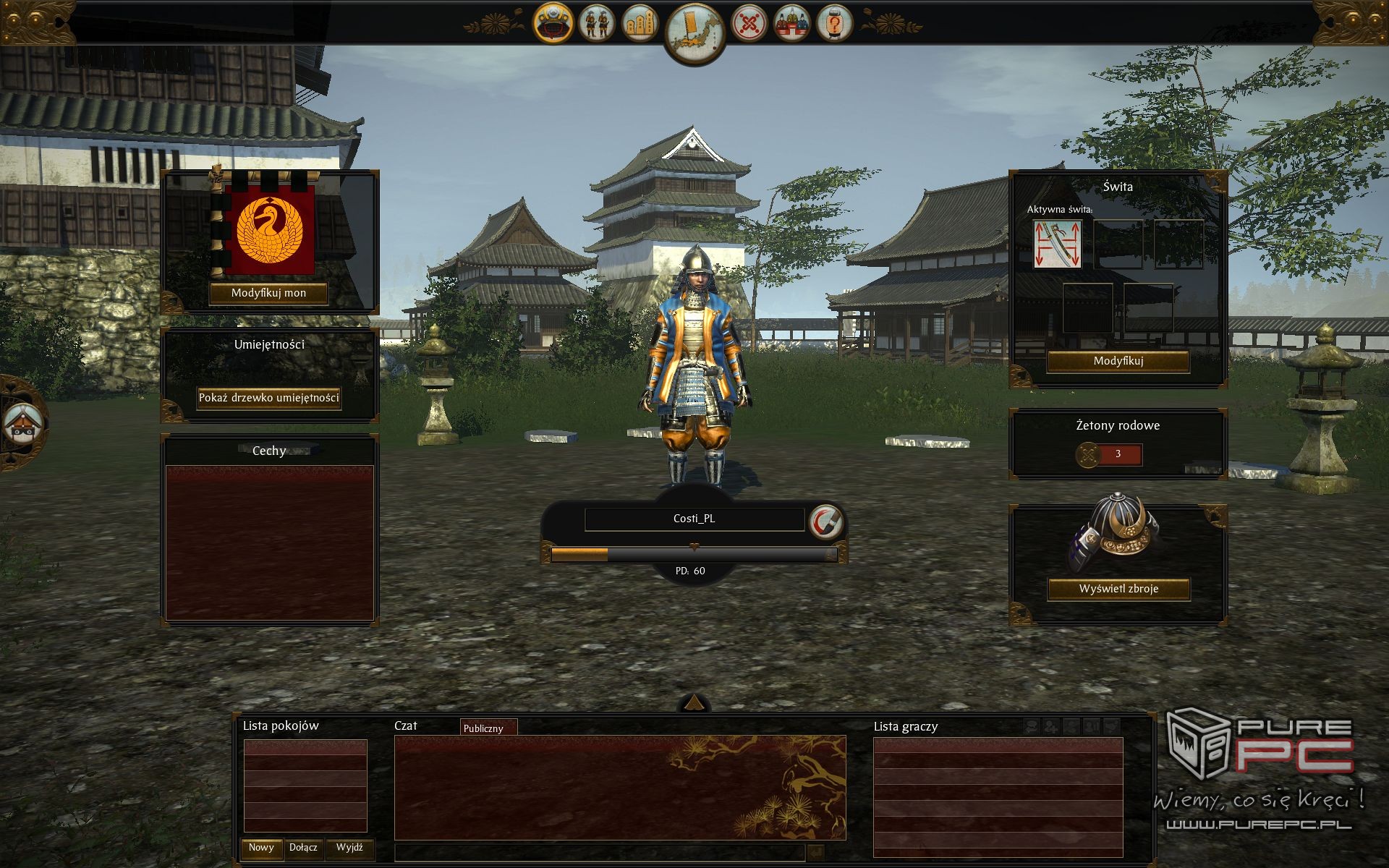Image resolution: width=1389 pixels, height=868 pixels.
Task: Click the Costi_PL name field
Action: 694,519
